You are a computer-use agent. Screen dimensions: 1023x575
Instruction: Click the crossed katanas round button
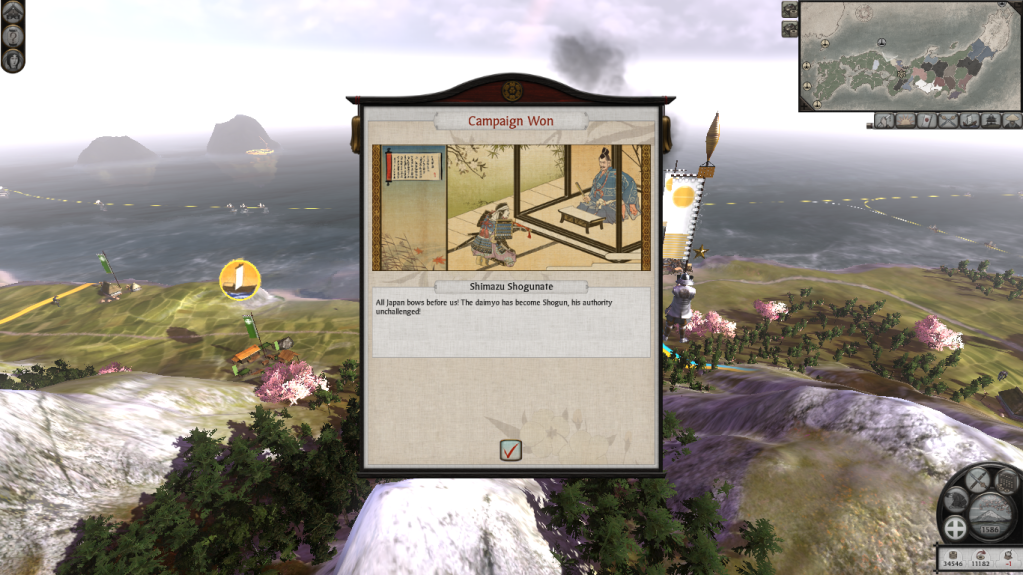click(x=980, y=478)
